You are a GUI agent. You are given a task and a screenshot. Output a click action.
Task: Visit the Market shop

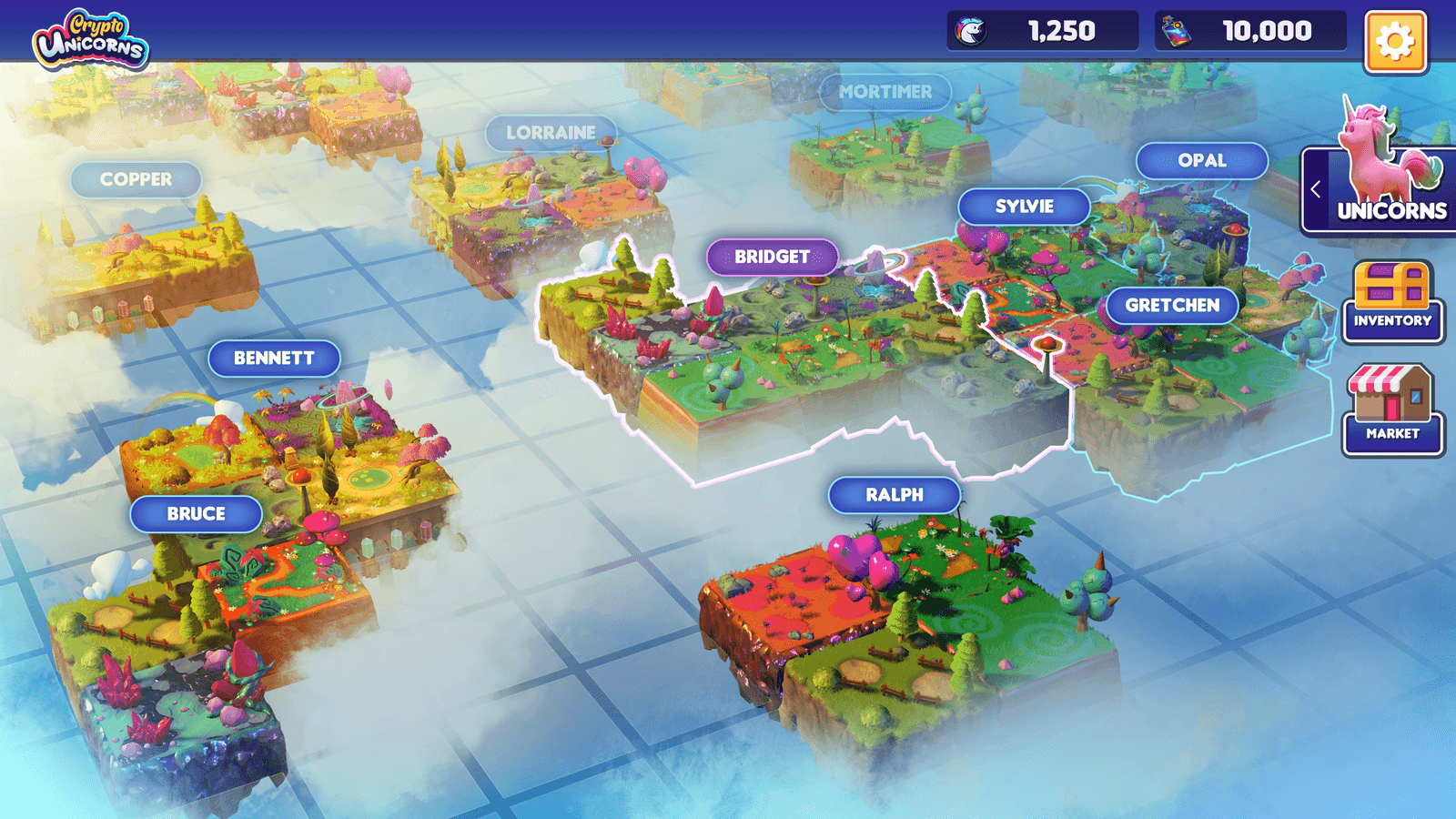point(1392,409)
